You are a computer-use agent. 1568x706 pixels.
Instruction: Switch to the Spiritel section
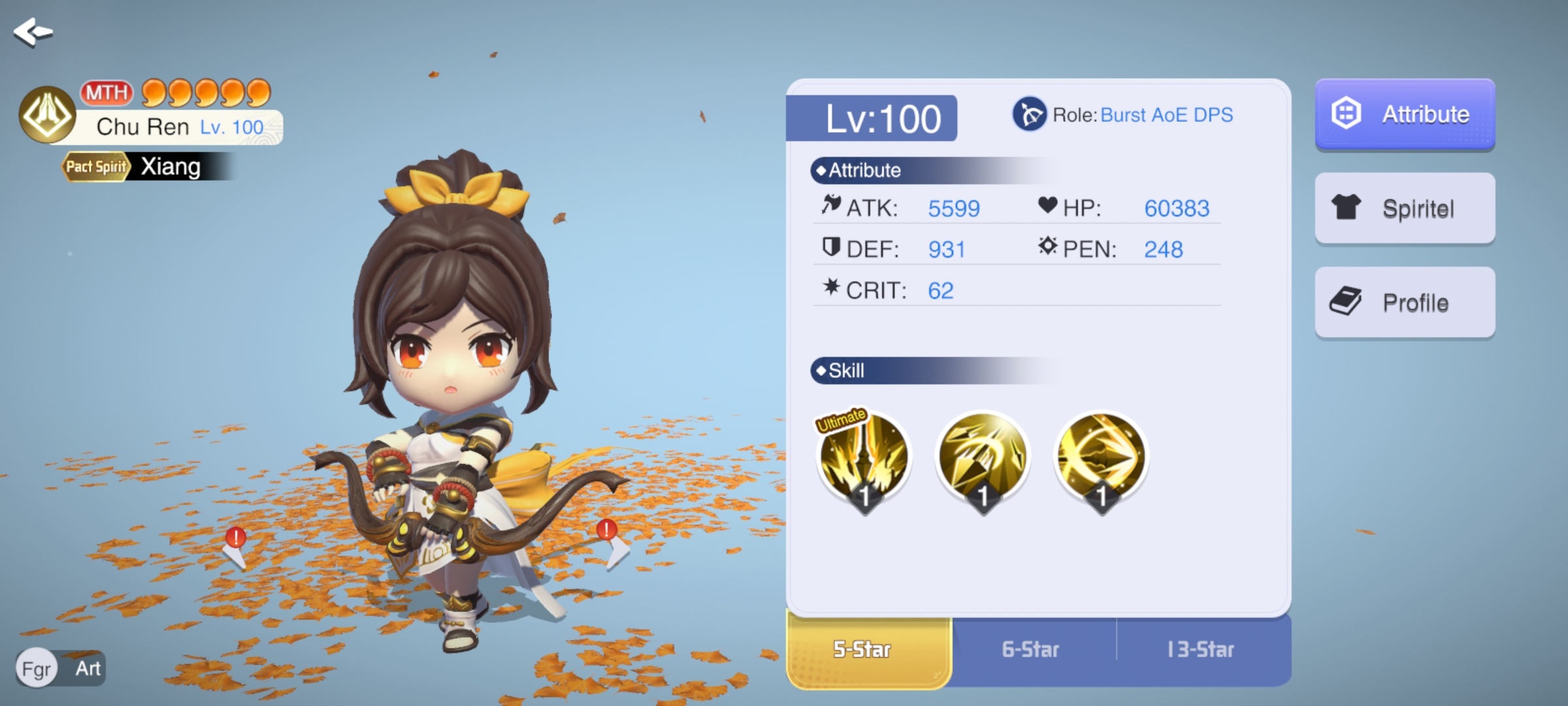1405,209
